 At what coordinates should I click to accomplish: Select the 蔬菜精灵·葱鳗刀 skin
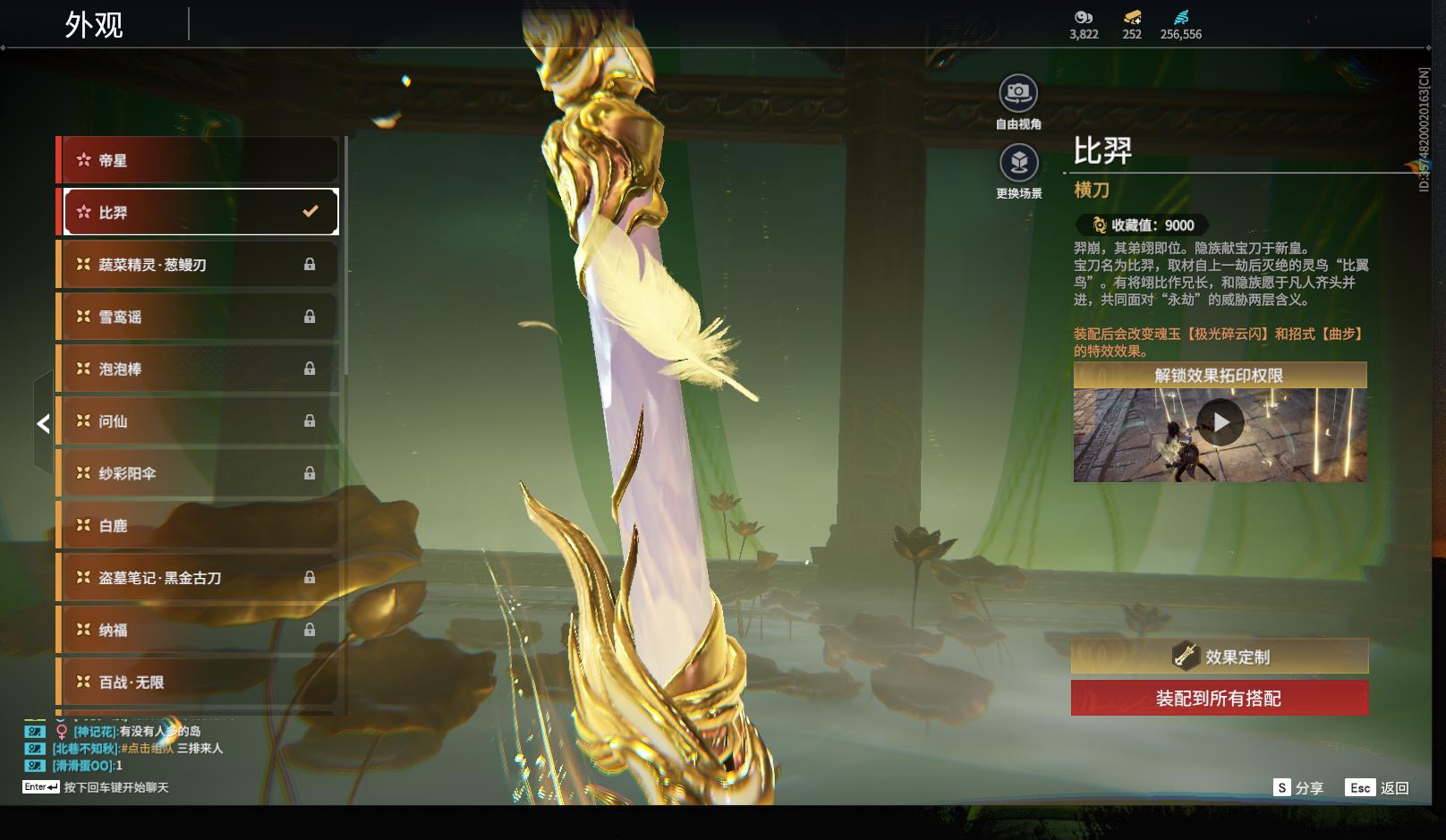coord(198,265)
